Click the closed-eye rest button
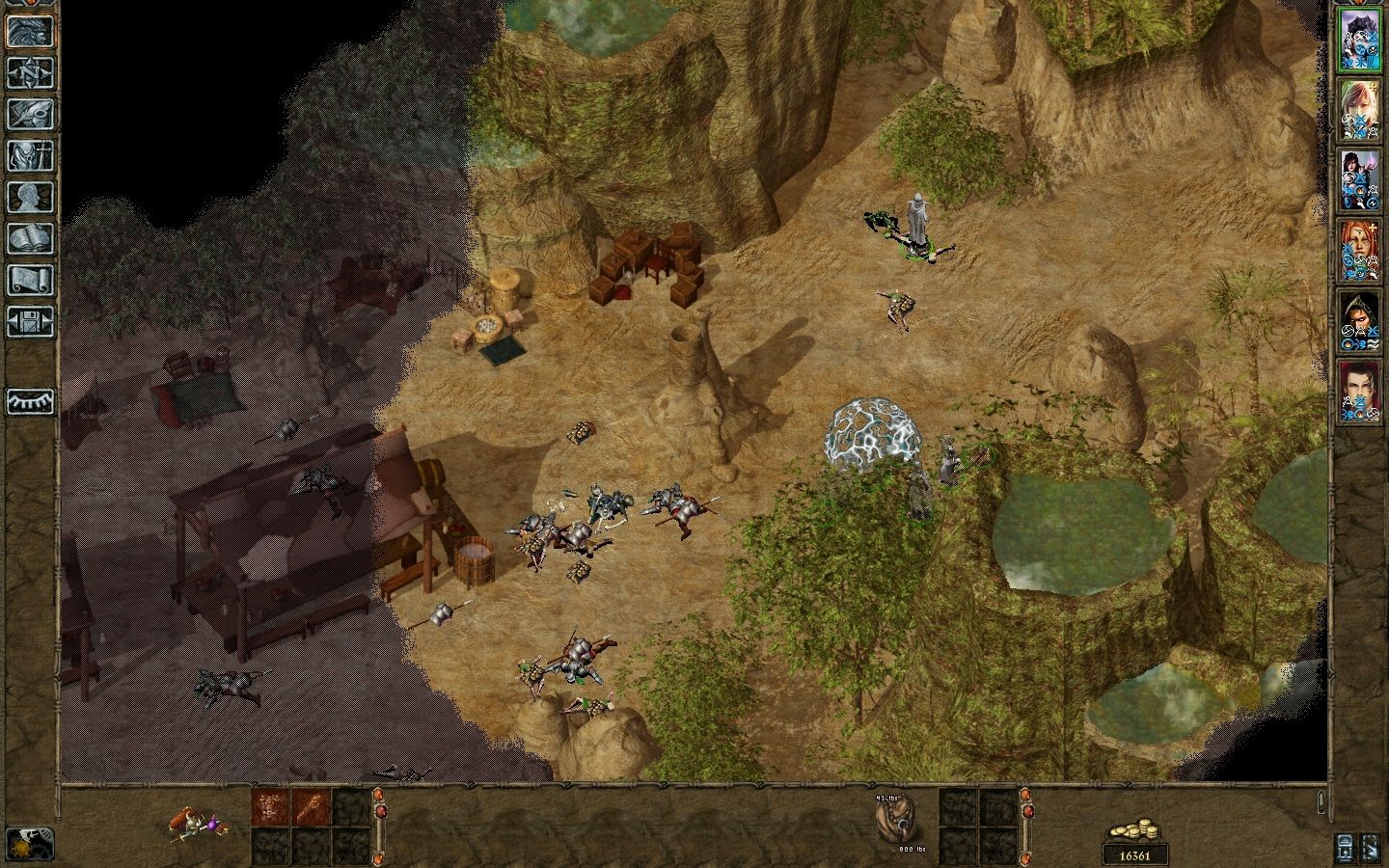The width and height of the screenshot is (1389, 868). pyautogui.click(x=30, y=400)
